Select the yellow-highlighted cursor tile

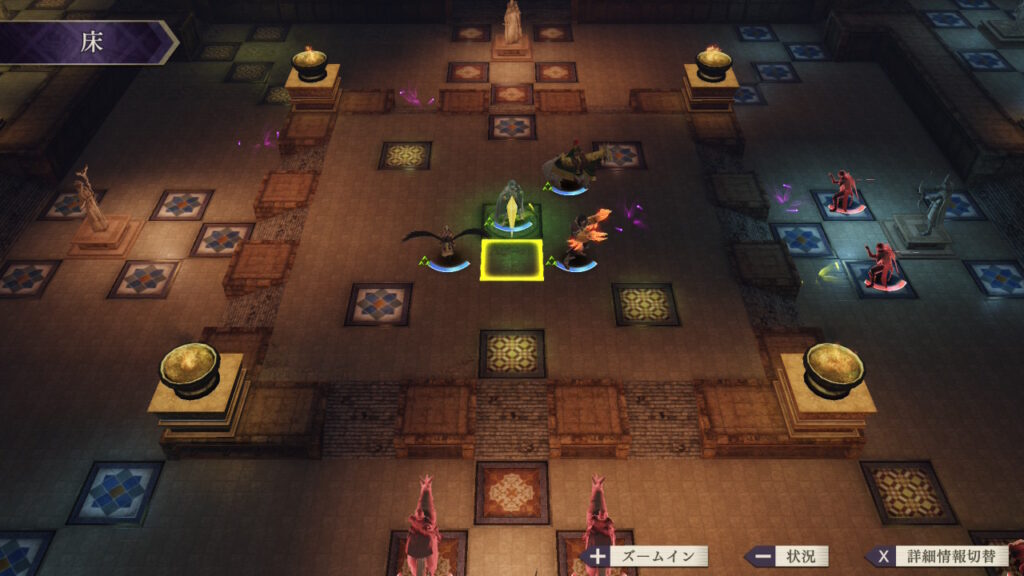click(512, 260)
